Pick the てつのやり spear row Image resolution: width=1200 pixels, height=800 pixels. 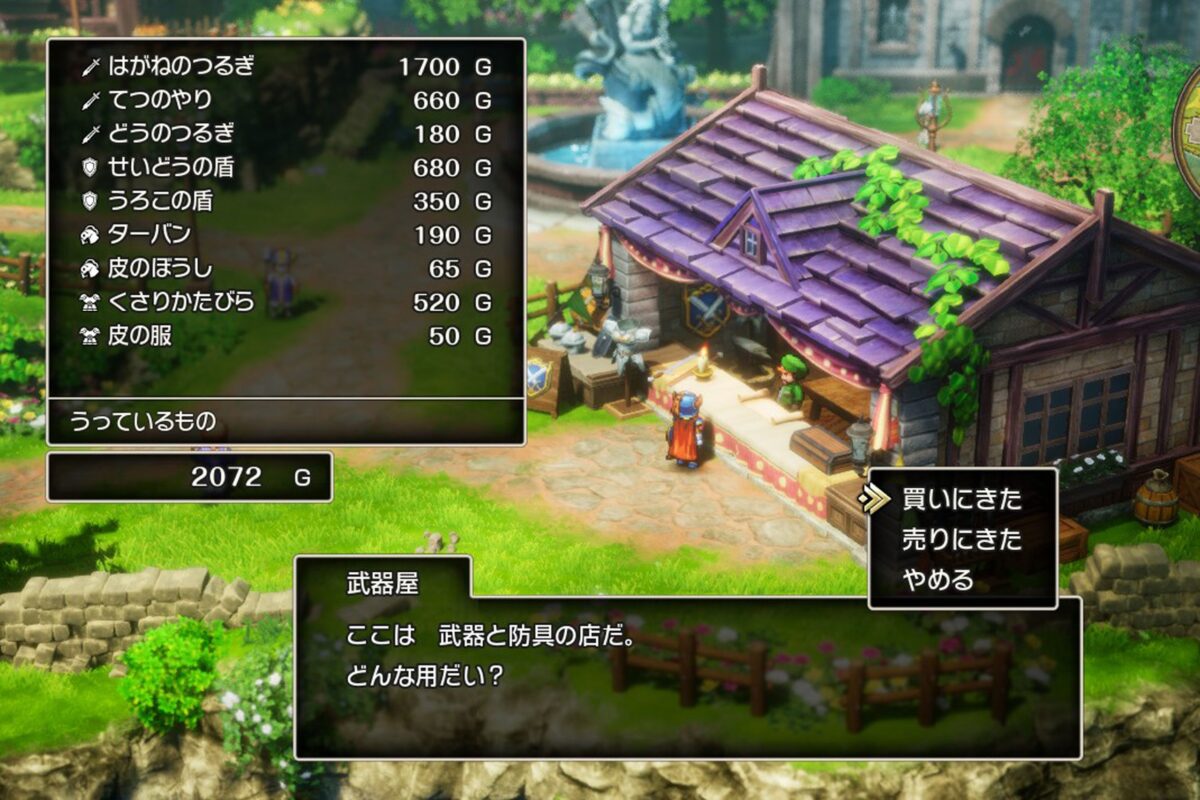285,100
